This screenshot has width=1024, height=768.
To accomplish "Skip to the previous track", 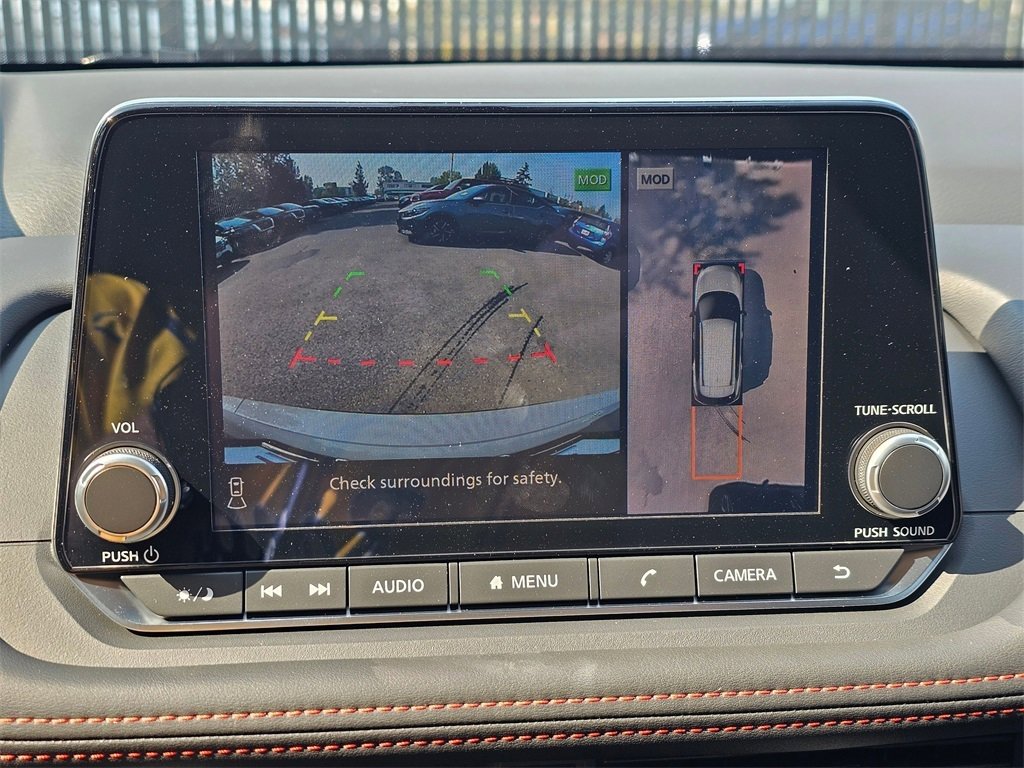I will pos(271,590).
